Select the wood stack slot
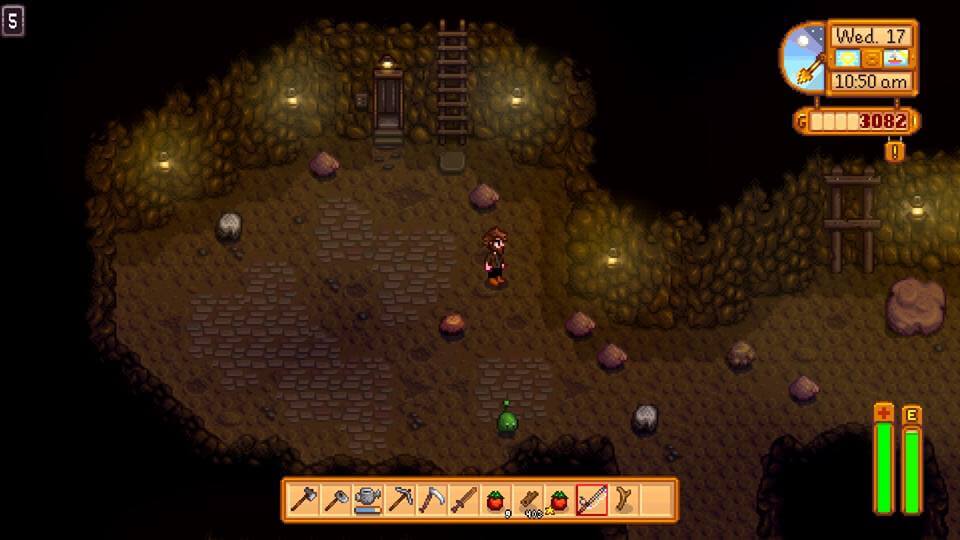This screenshot has height=540, width=960. tap(527, 499)
